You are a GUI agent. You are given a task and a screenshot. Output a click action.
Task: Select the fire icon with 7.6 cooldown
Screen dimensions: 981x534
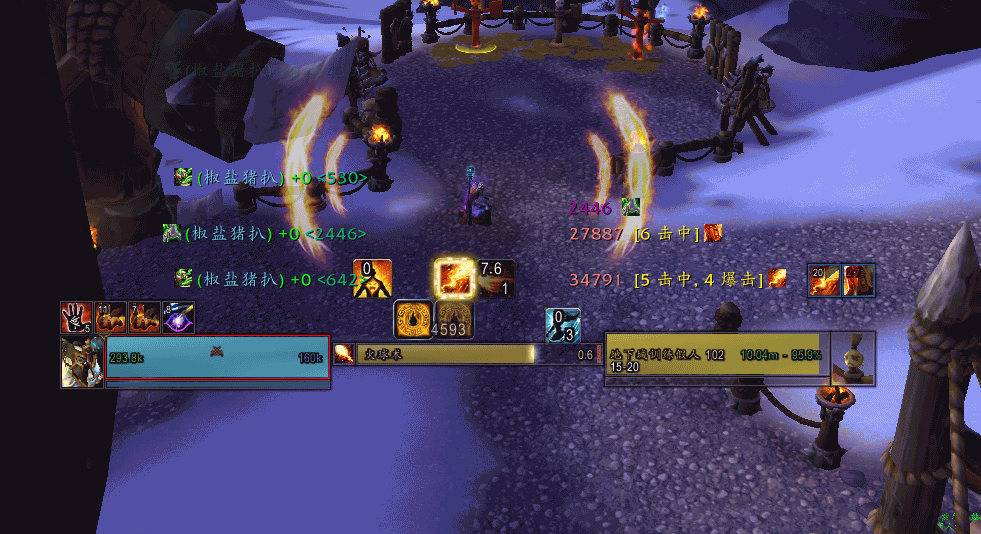(x=496, y=279)
